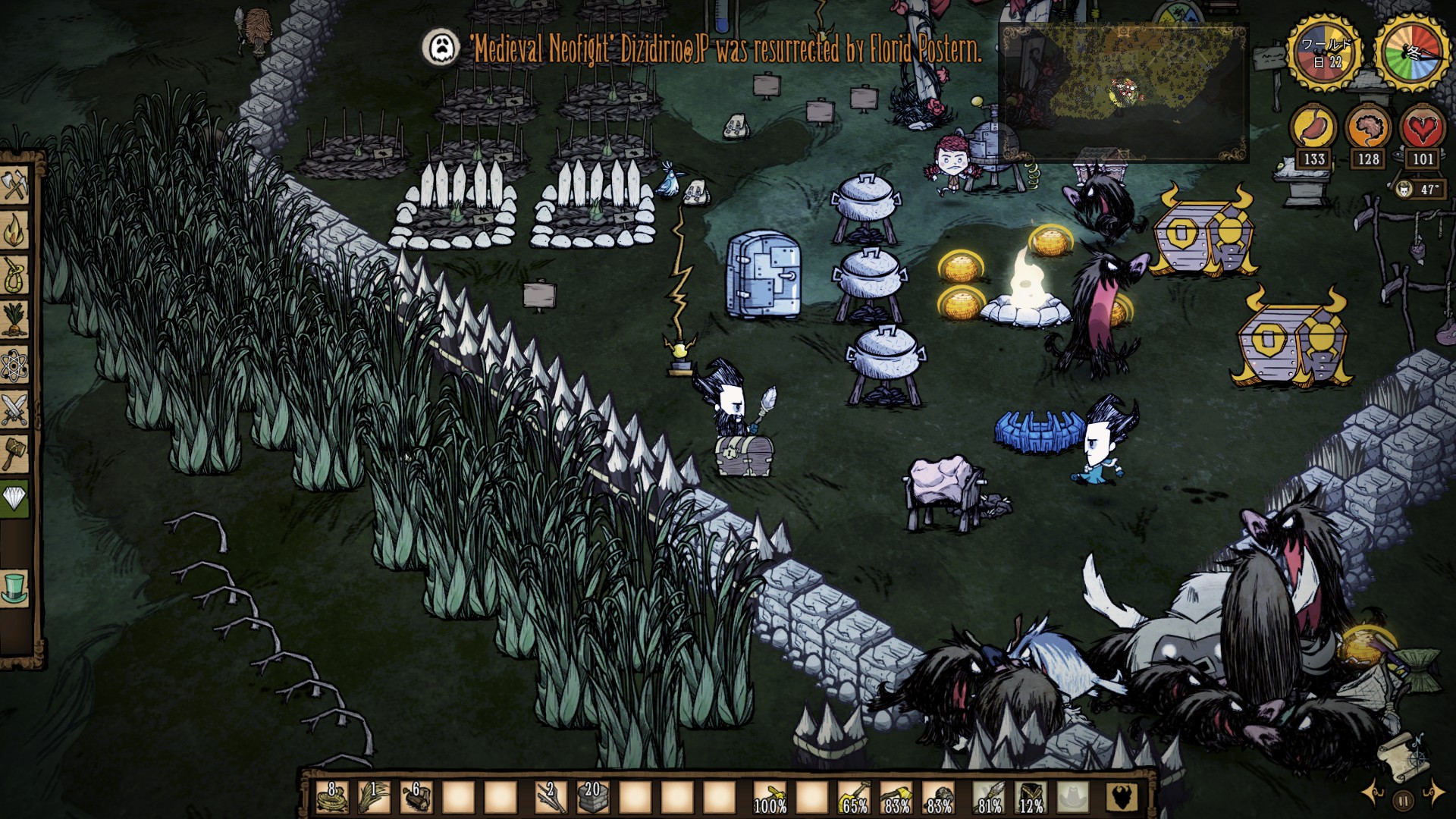The image size is (1456, 819).
Task: Pause the game with the pause button
Action: 1404,799
